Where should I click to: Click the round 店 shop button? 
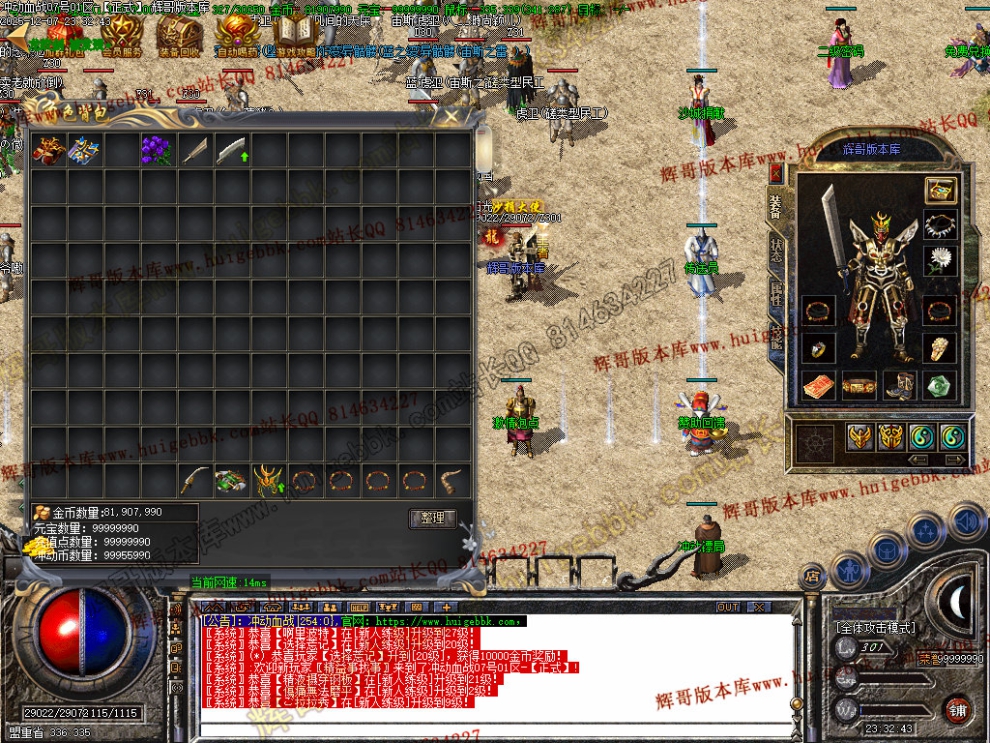[x=812, y=576]
